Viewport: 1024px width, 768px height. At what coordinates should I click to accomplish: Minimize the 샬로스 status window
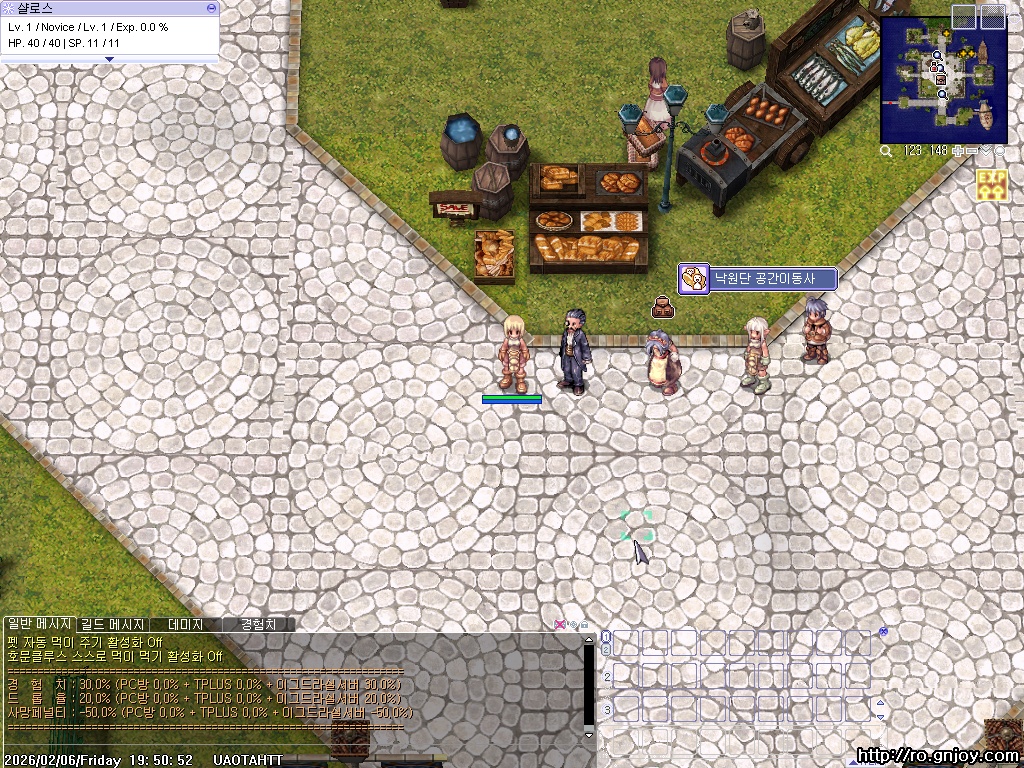[211, 7]
